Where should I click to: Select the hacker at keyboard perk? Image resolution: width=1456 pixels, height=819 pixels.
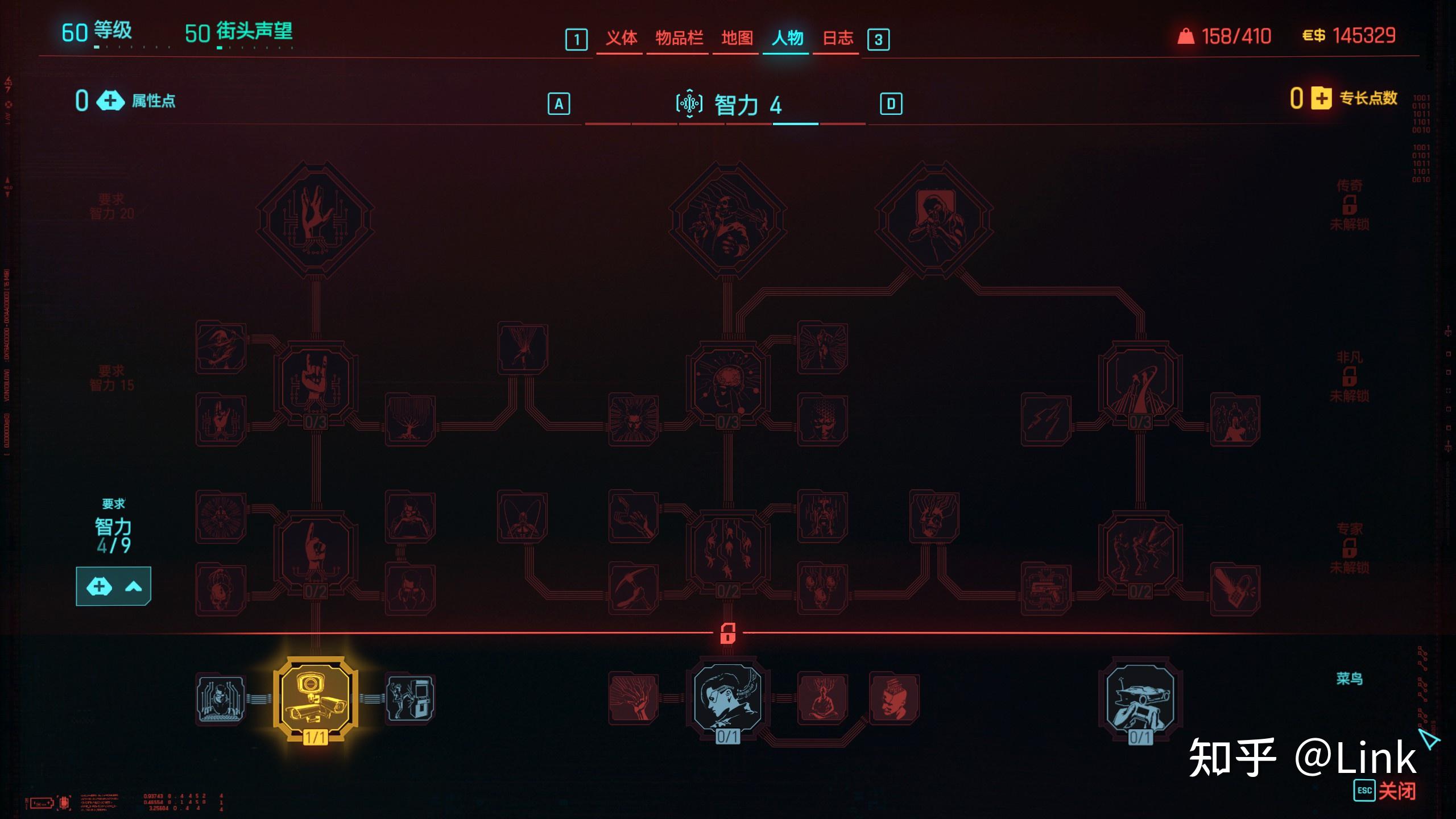pos(221,699)
